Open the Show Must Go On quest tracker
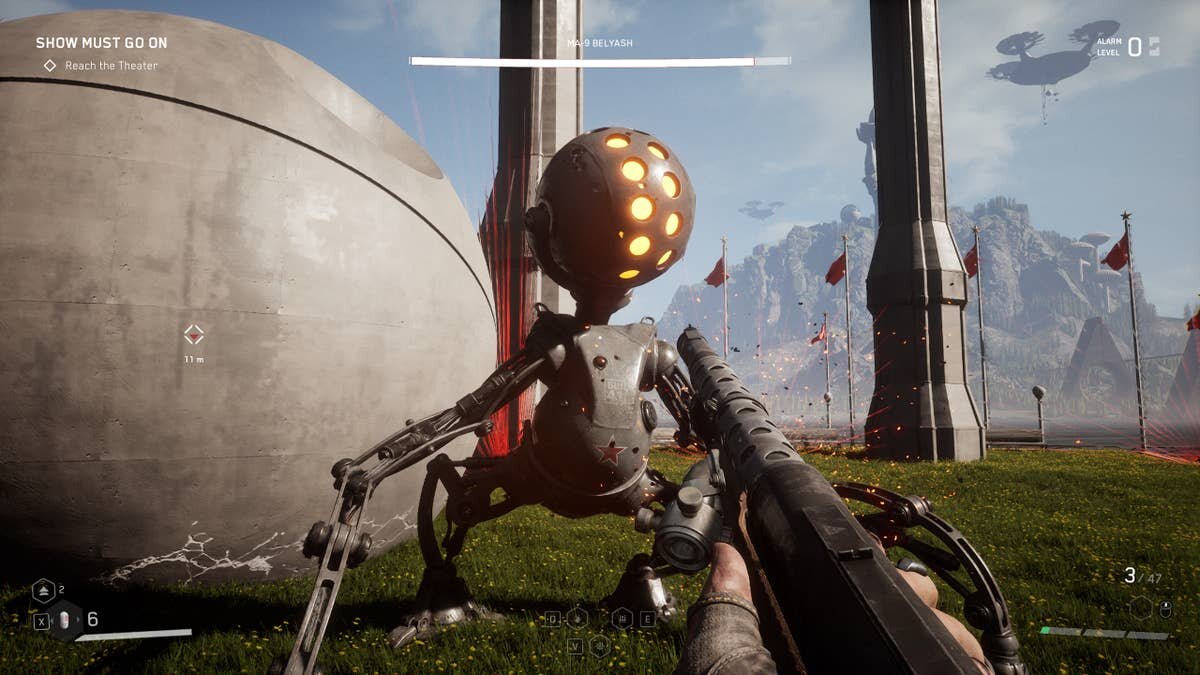 coord(101,43)
